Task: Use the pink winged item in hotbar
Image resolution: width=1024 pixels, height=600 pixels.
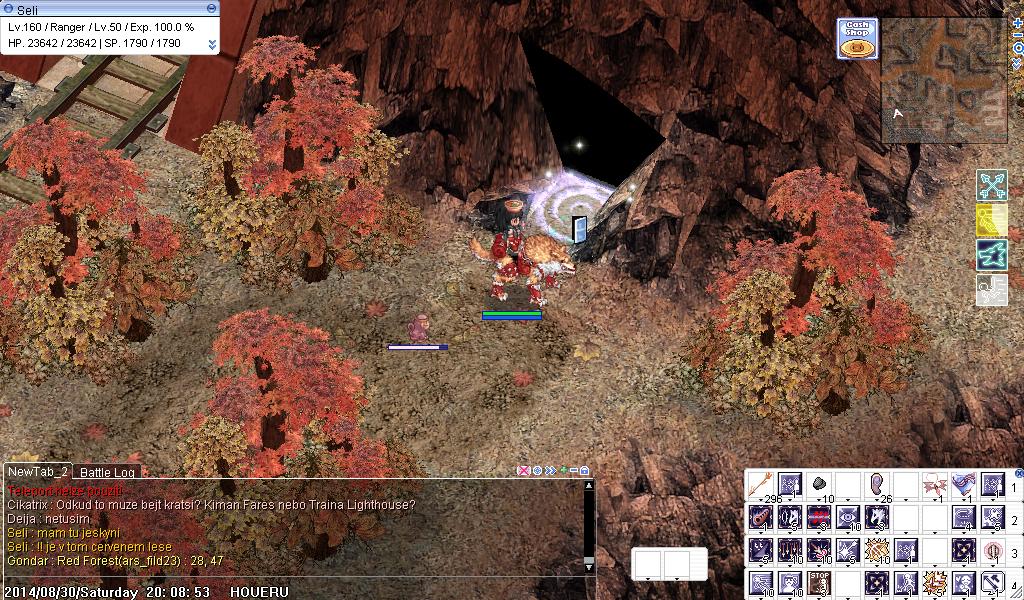Action: [x=935, y=485]
